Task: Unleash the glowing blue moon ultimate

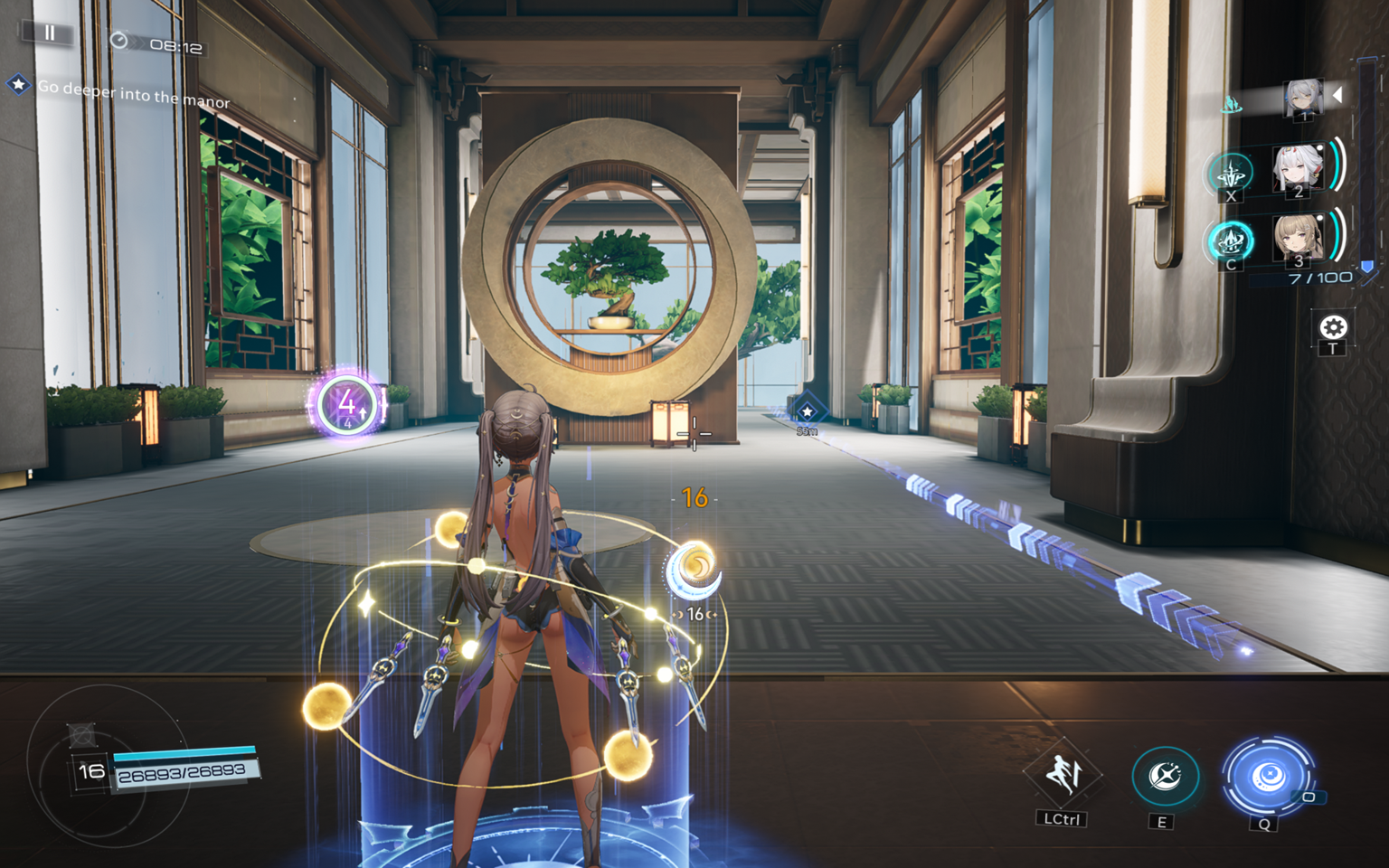Action: (1266, 776)
